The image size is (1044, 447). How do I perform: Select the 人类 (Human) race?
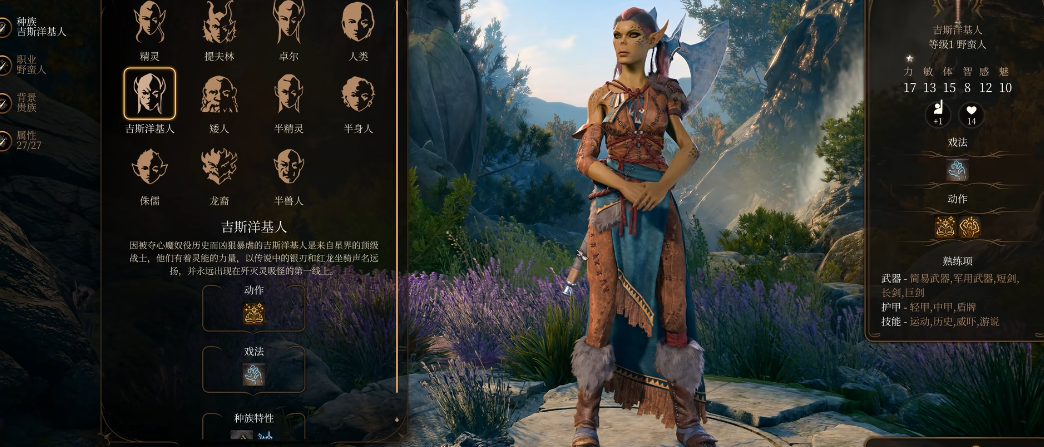click(358, 22)
